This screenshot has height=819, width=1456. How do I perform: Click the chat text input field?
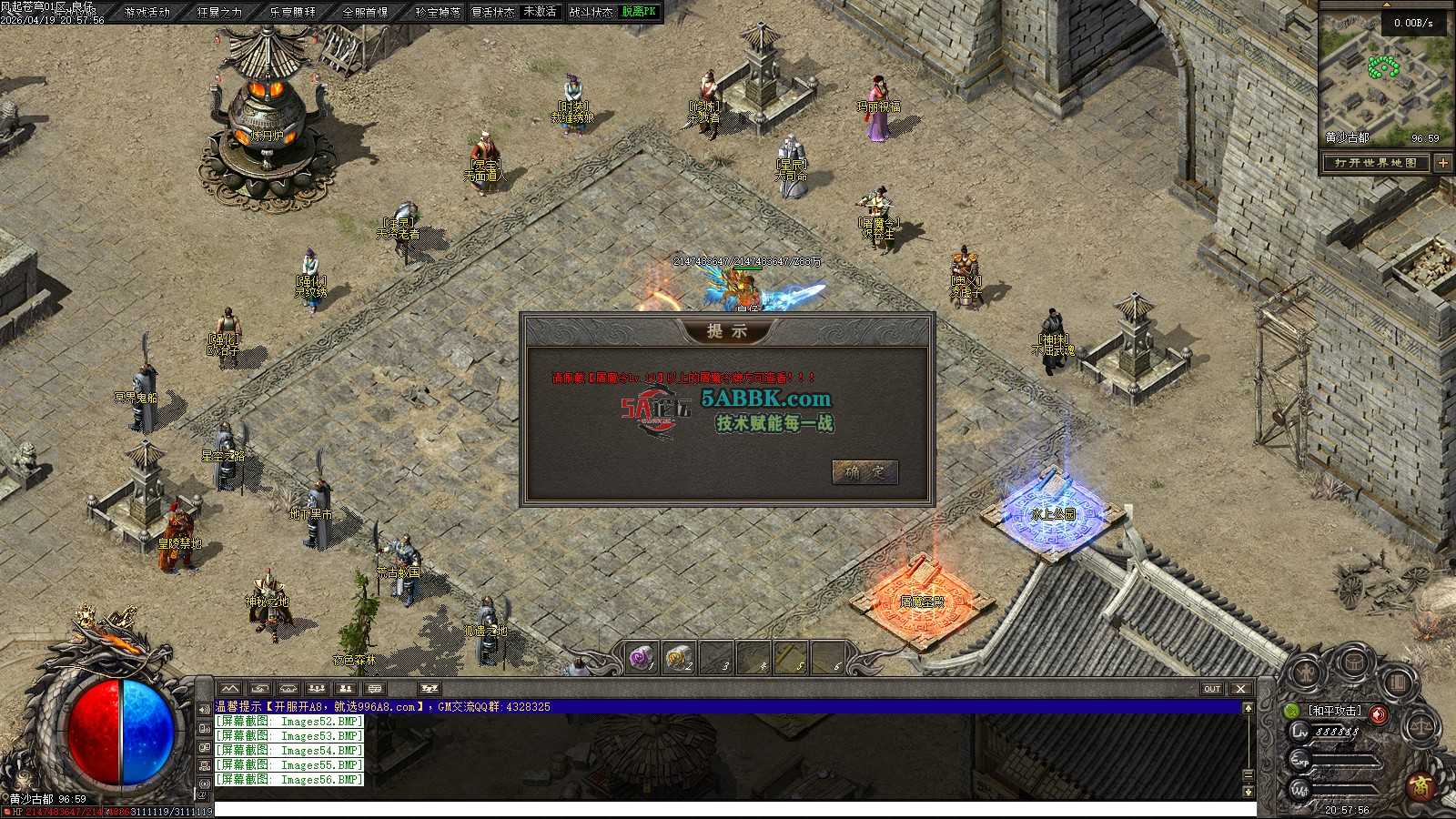(728, 809)
